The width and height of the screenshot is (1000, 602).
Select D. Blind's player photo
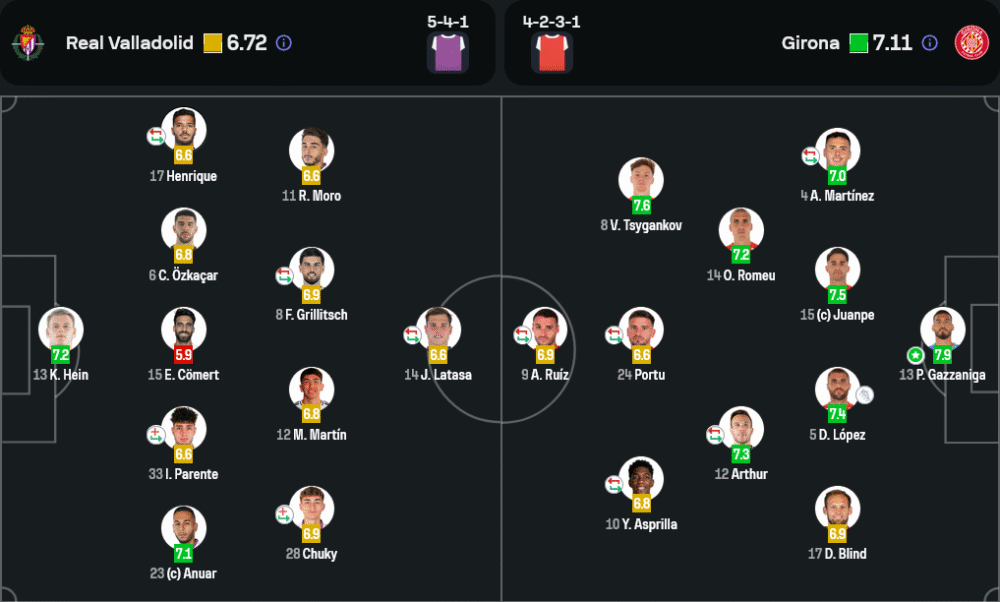pyautogui.click(x=837, y=508)
